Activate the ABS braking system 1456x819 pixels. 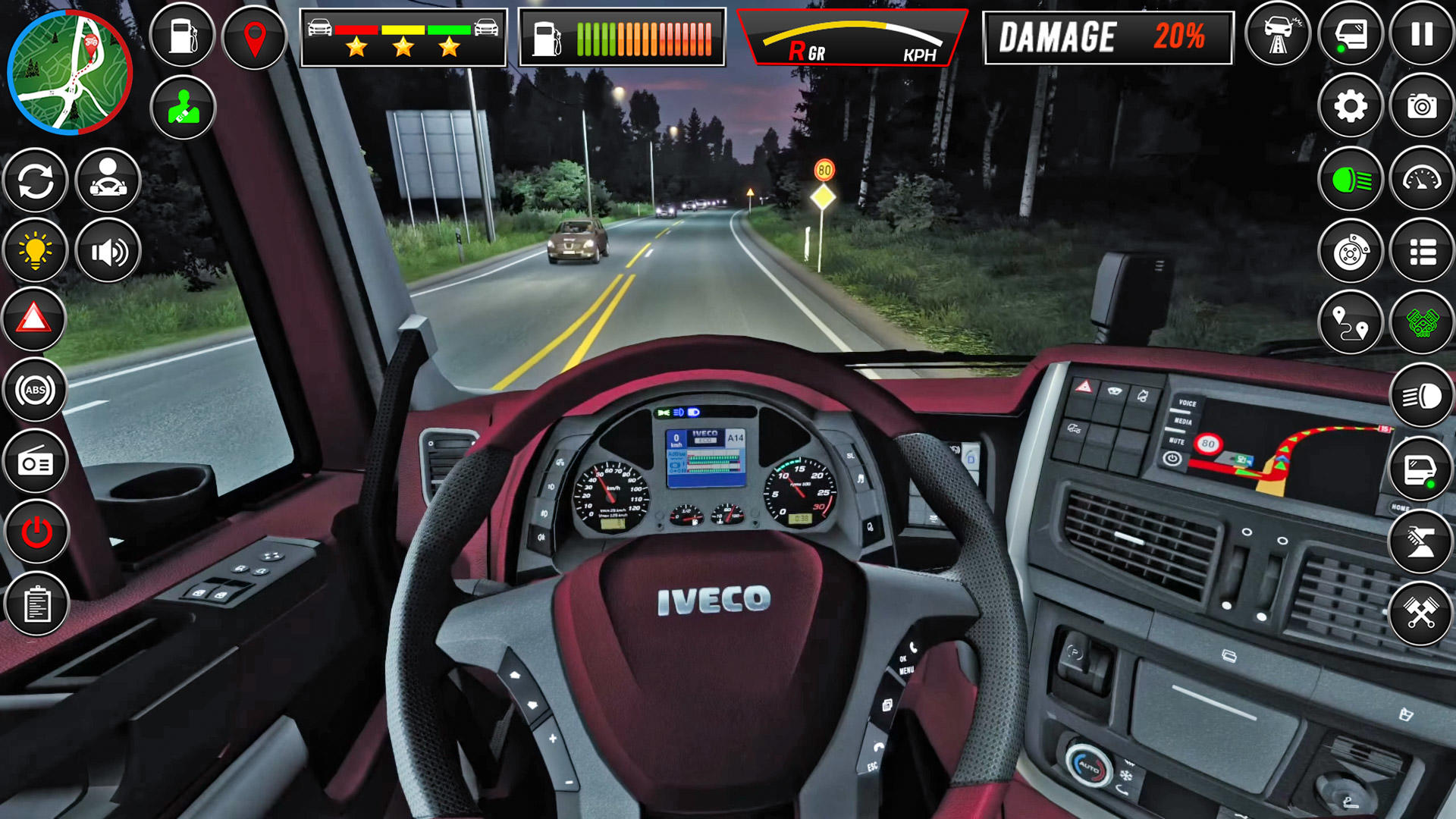(x=35, y=389)
